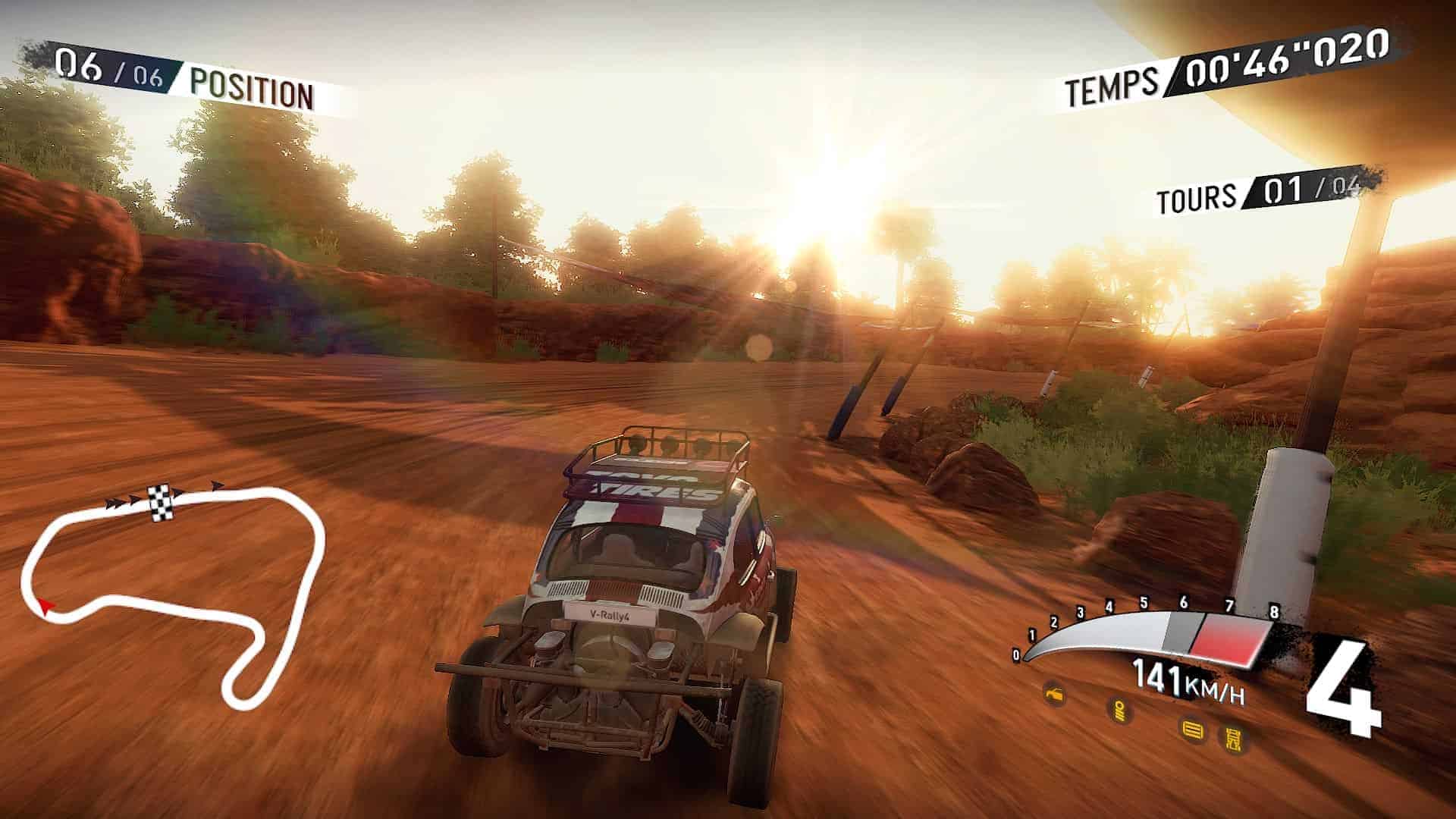This screenshot has width=1456, height=819.
Task: Click the track layout minimap
Action: pyautogui.click(x=174, y=591)
